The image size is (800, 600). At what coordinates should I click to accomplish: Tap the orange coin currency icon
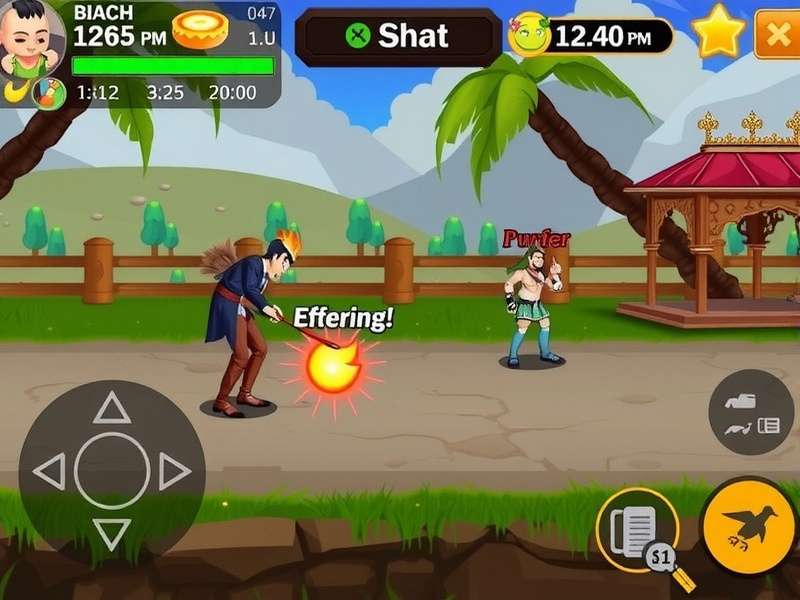point(200,30)
